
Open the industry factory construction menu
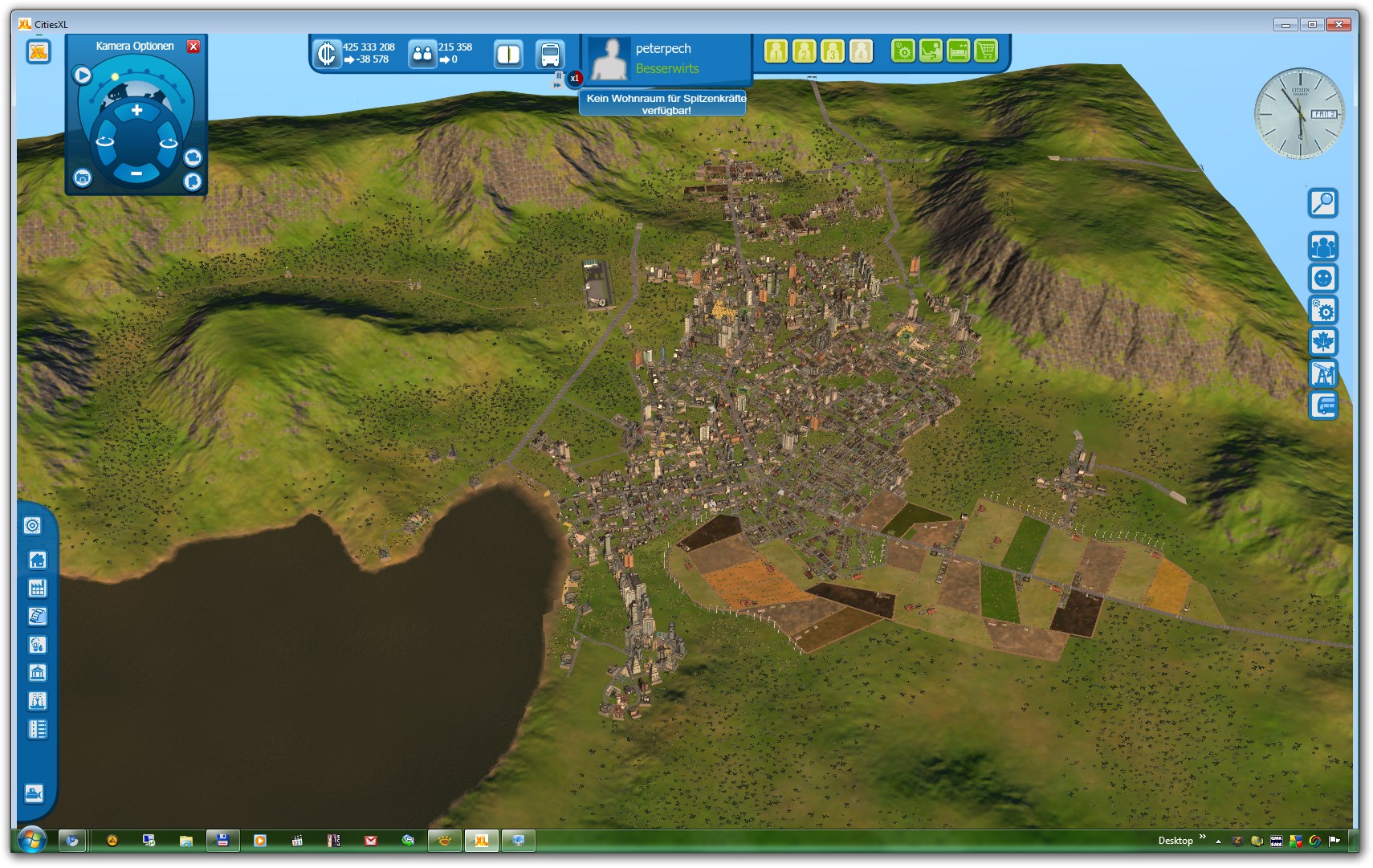click(x=37, y=589)
